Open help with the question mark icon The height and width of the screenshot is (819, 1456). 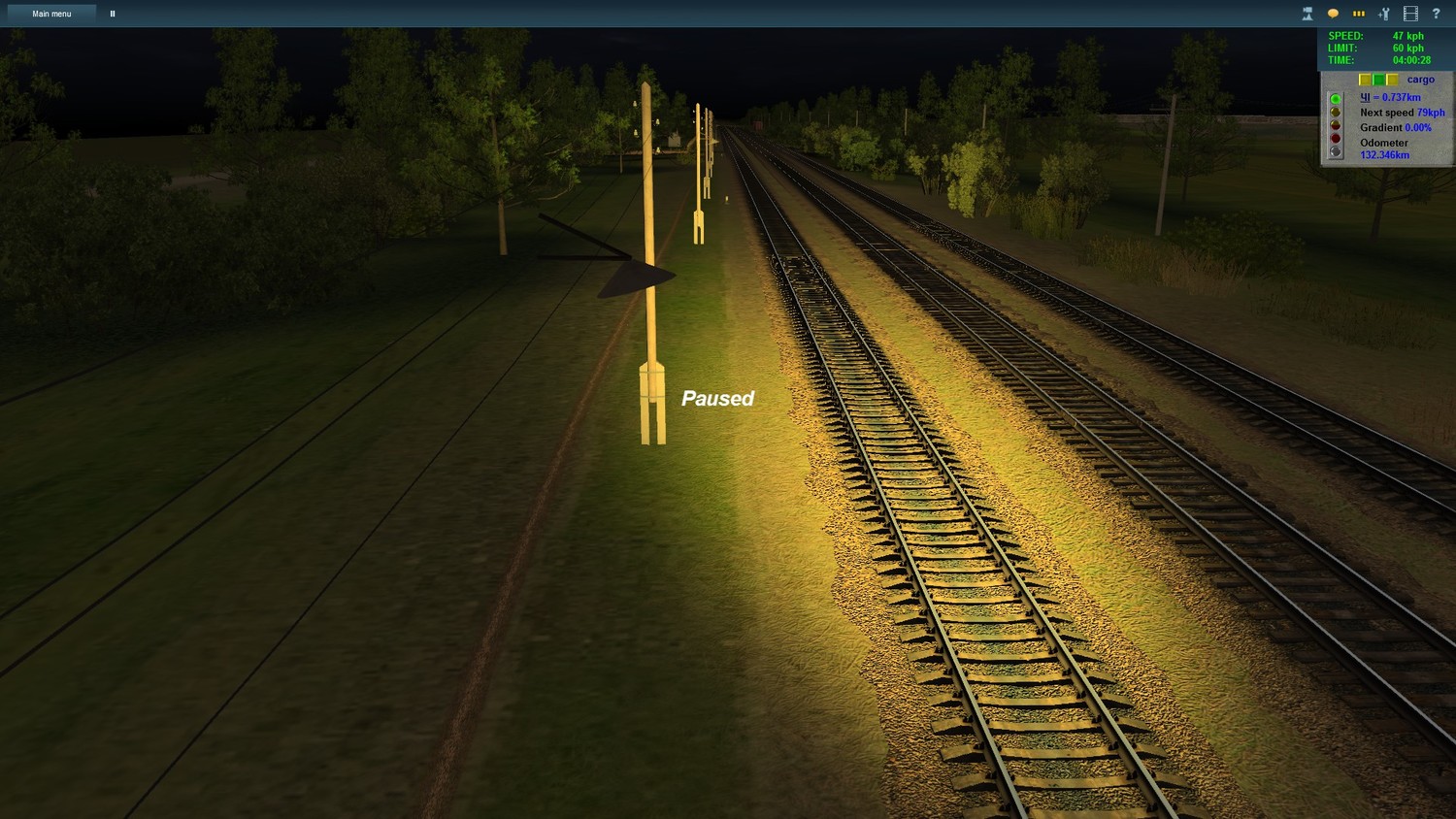pos(1436,14)
